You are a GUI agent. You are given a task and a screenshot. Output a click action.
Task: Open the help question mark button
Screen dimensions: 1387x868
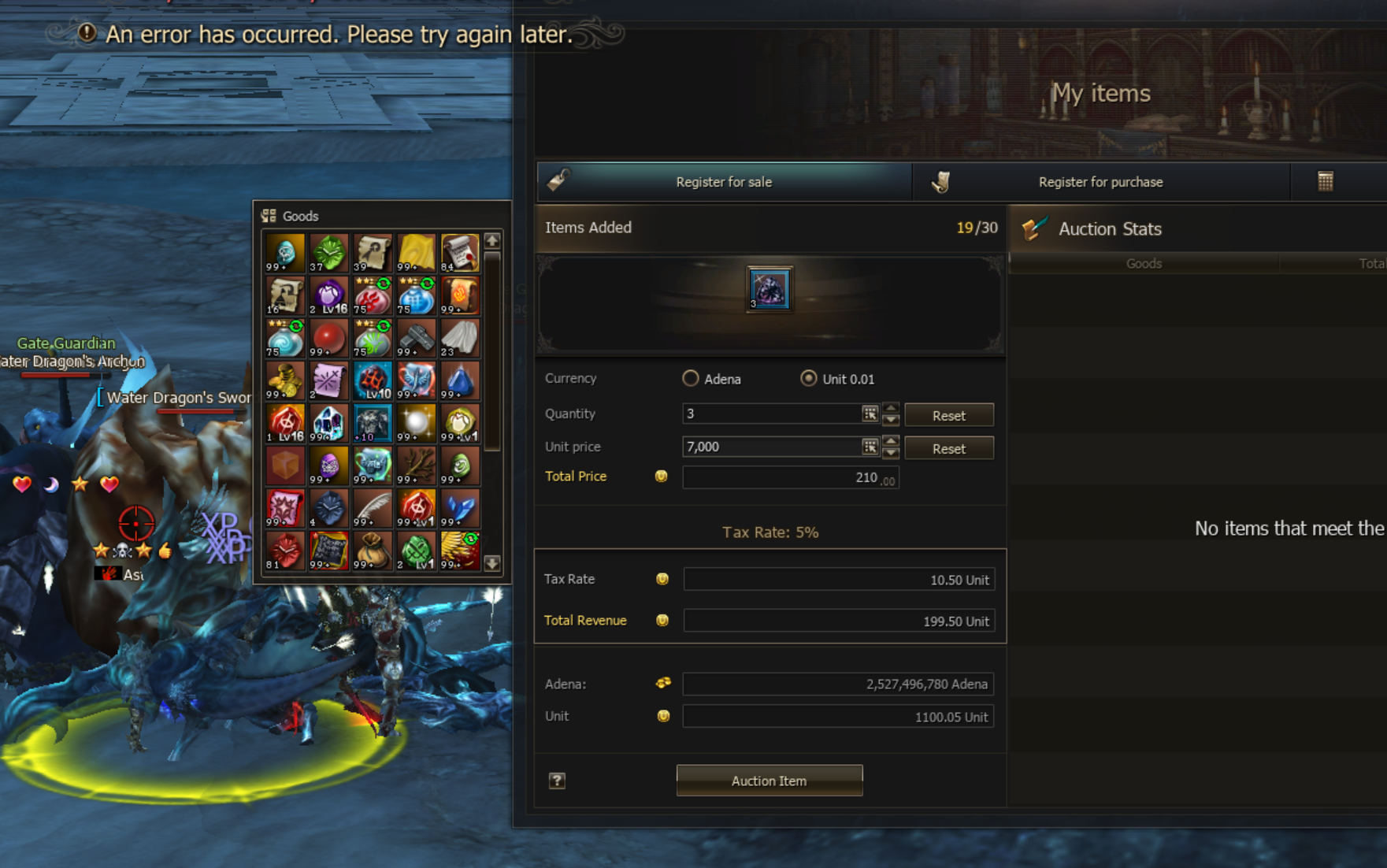click(x=557, y=781)
